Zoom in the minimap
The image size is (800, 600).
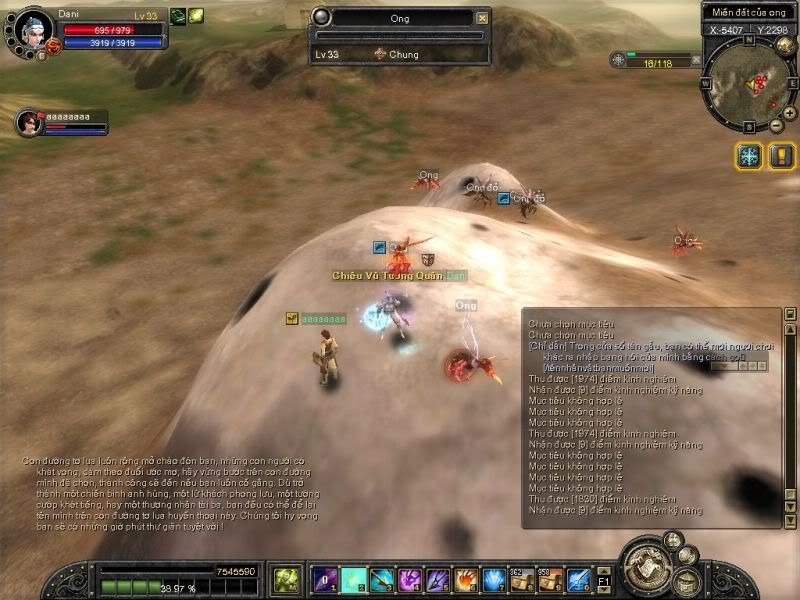[x=789, y=113]
